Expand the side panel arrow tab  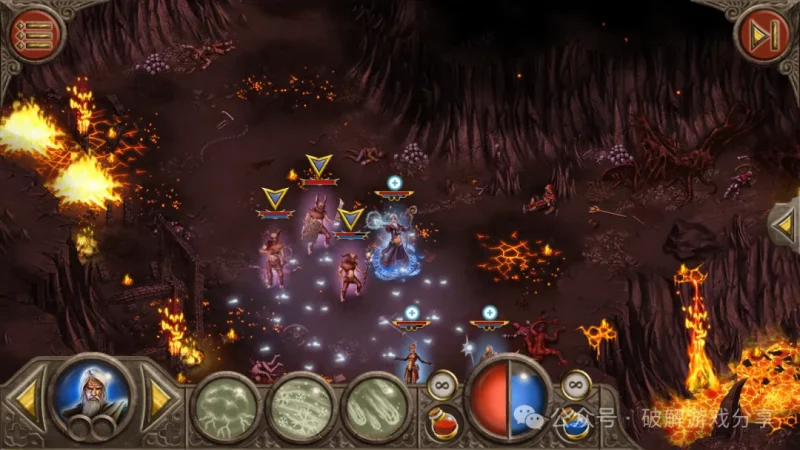click(x=784, y=225)
